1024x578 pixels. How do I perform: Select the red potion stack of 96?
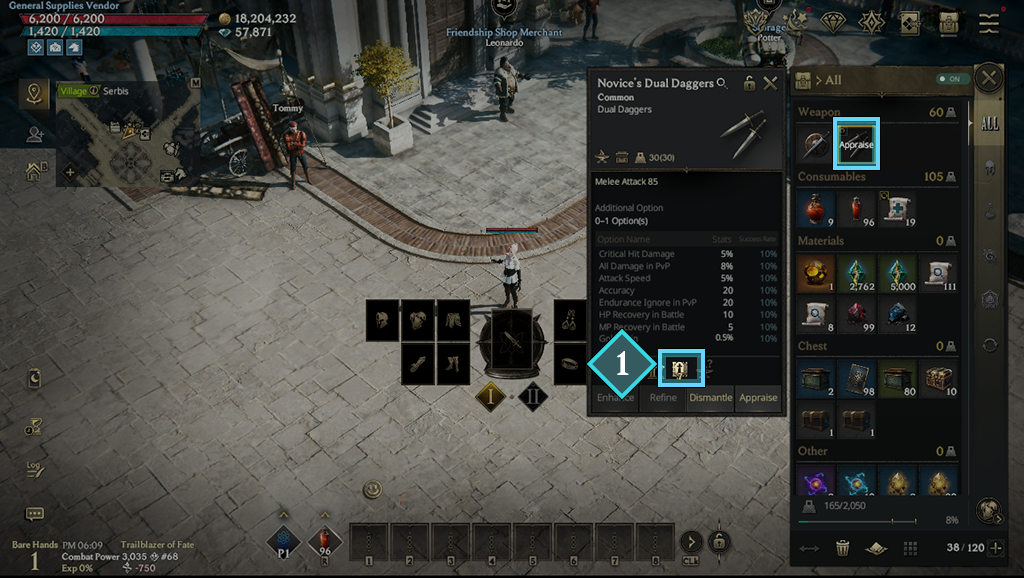[x=856, y=208]
